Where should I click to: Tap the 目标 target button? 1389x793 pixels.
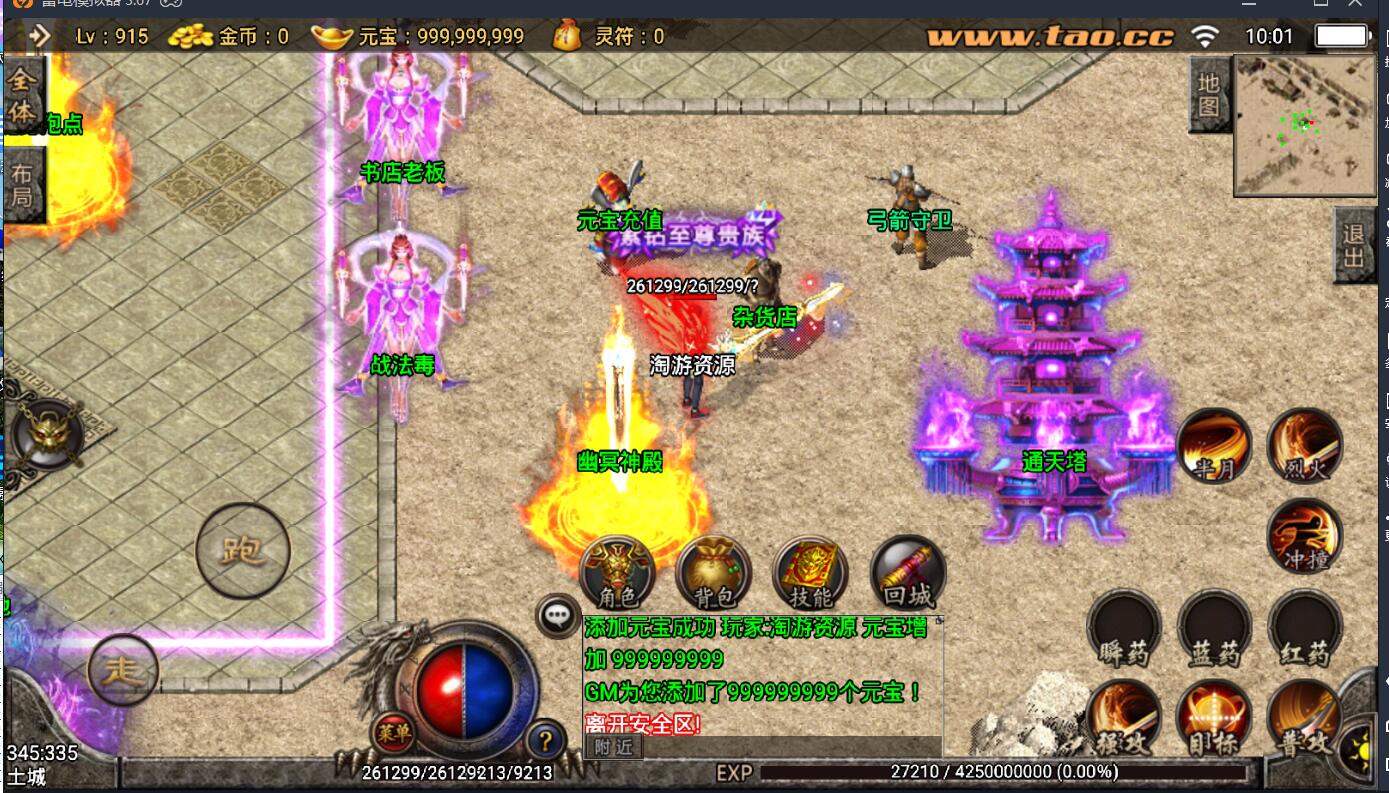click(x=1214, y=719)
